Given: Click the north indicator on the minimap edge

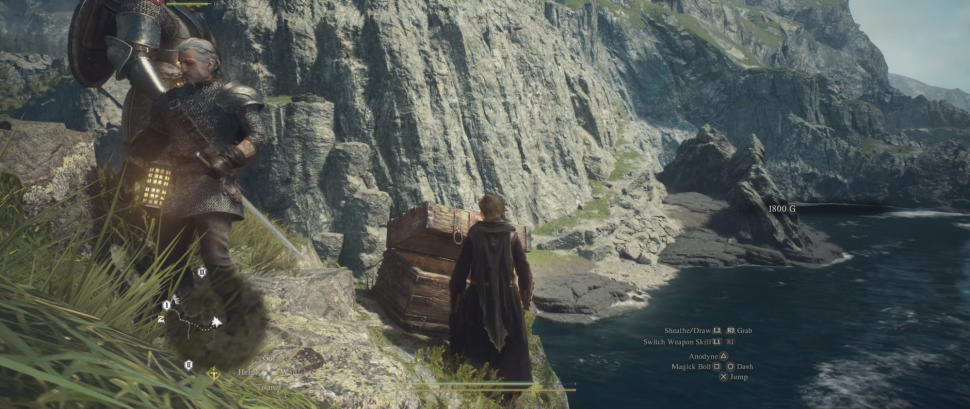Looking at the screenshot, I should 161,319.
